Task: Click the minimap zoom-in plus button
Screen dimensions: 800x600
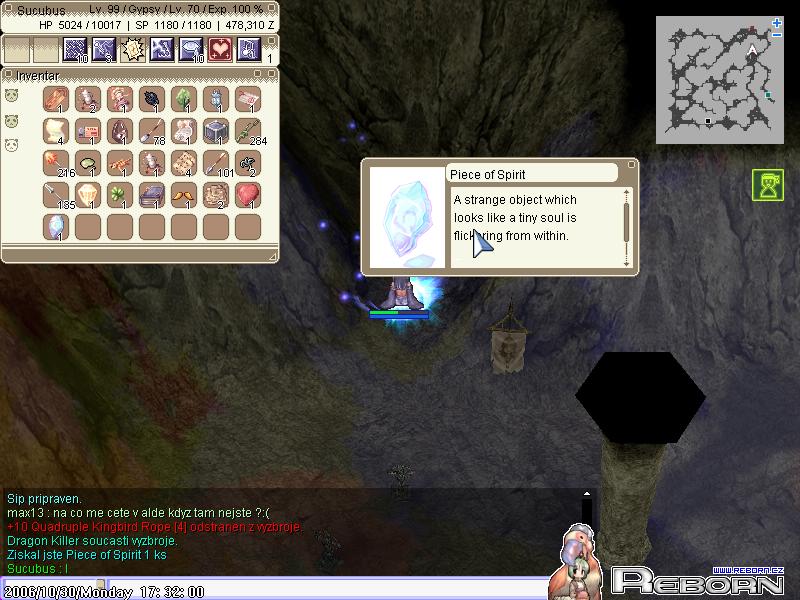Action: click(x=778, y=22)
